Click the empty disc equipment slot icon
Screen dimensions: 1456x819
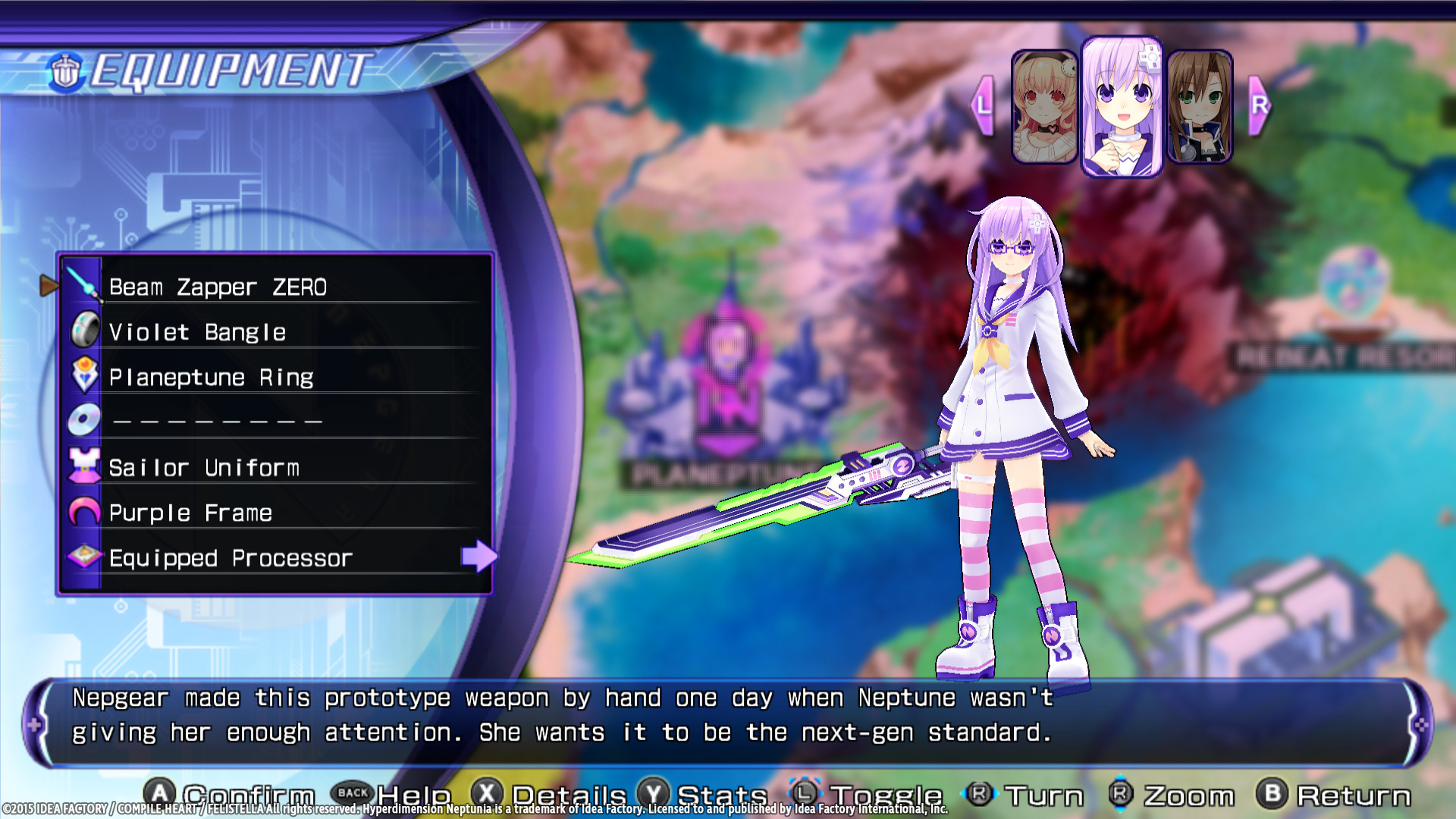pyautogui.click(x=85, y=420)
